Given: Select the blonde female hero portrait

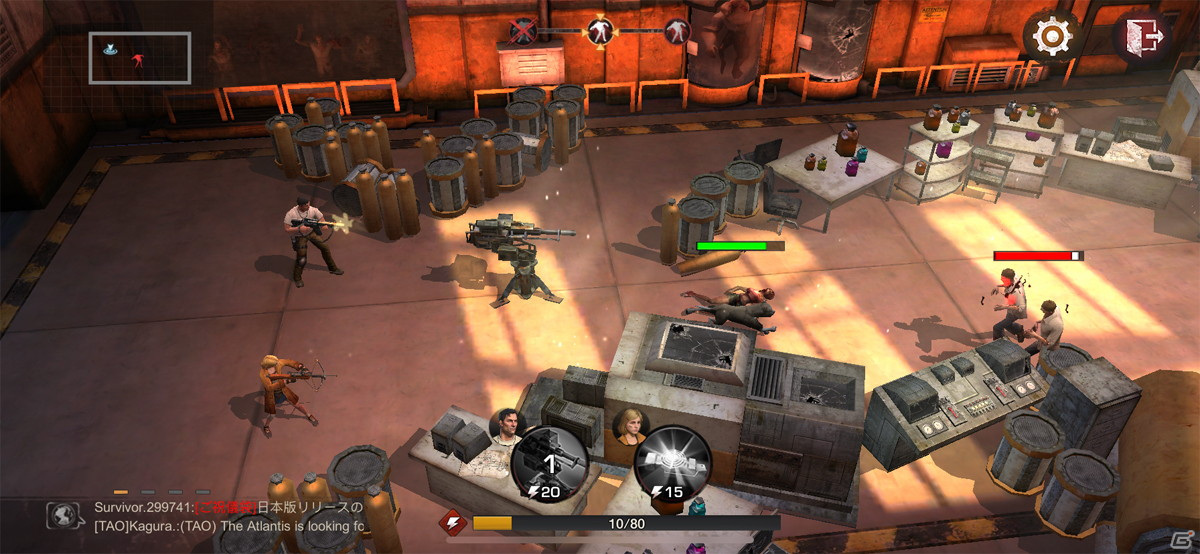Looking at the screenshot, I should pyautogui.click(x=631, y=426).
